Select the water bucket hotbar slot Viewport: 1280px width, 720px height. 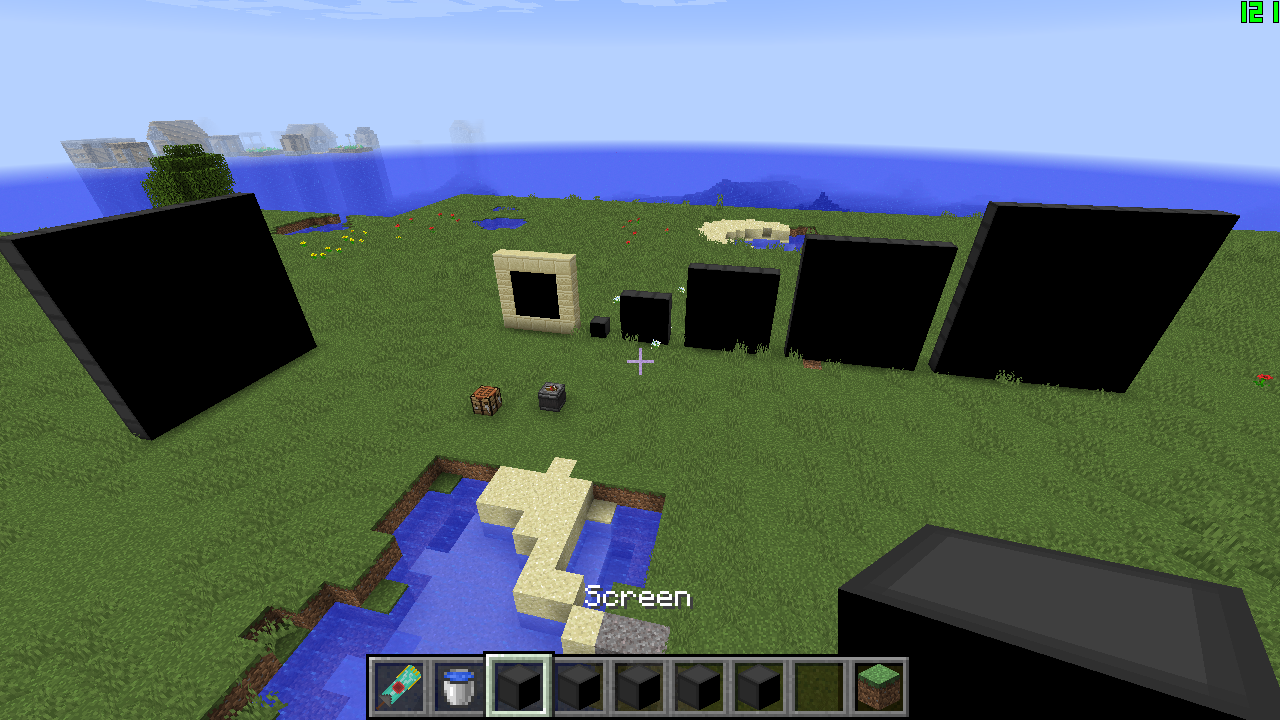(x=458, y=687)
